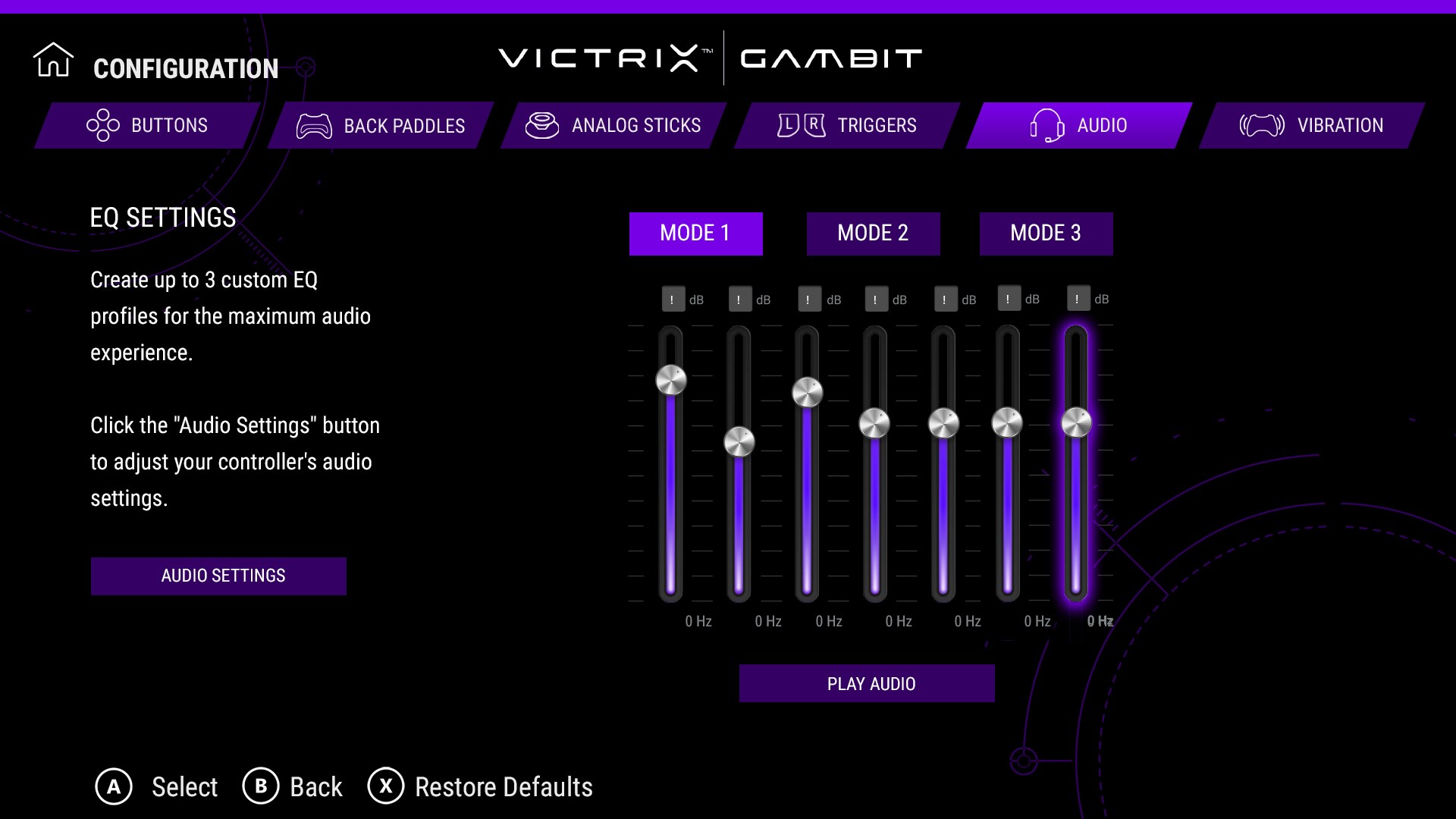The image size is (1456, 819).
Task: Click the A Select button icon
Action: [x=115, y=787]
